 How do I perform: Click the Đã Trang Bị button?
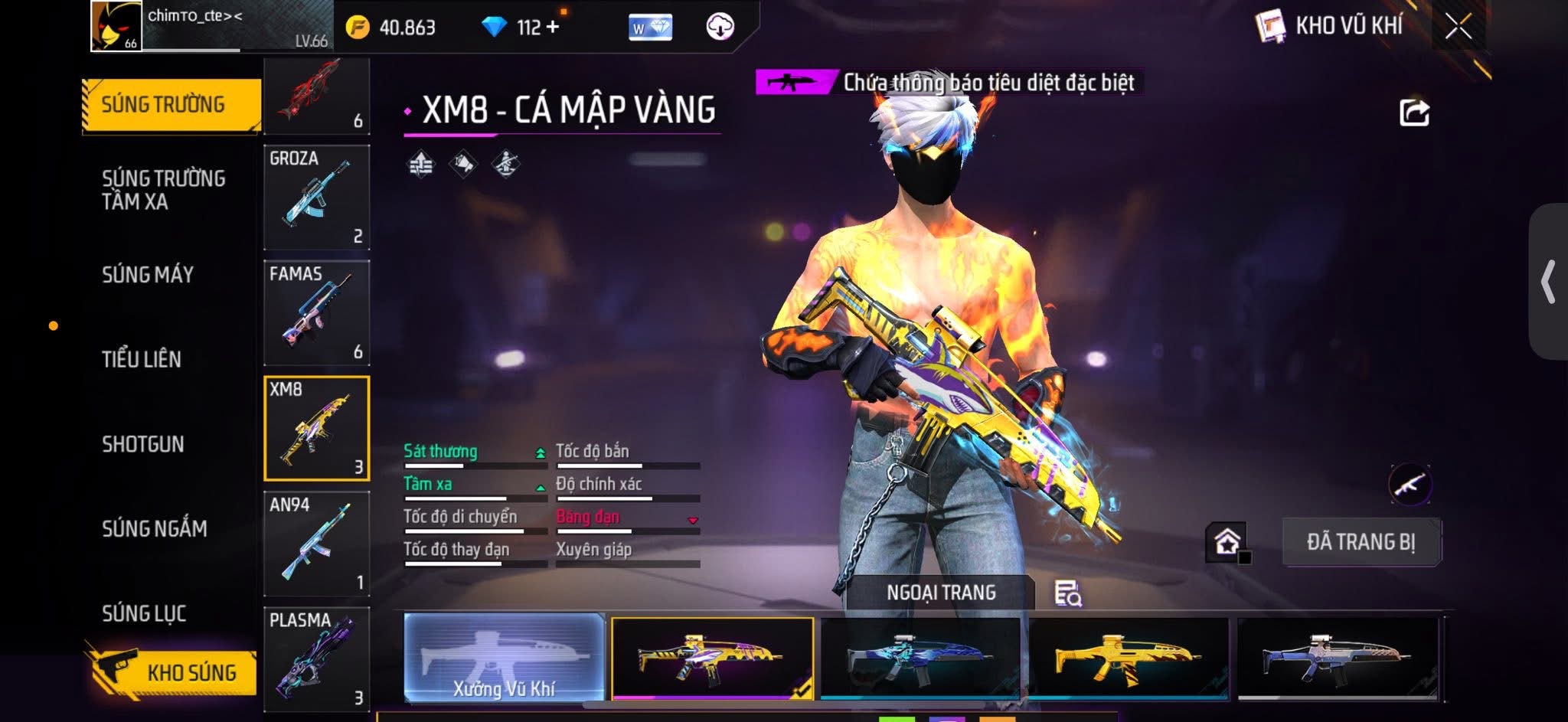coord(1361,542)
